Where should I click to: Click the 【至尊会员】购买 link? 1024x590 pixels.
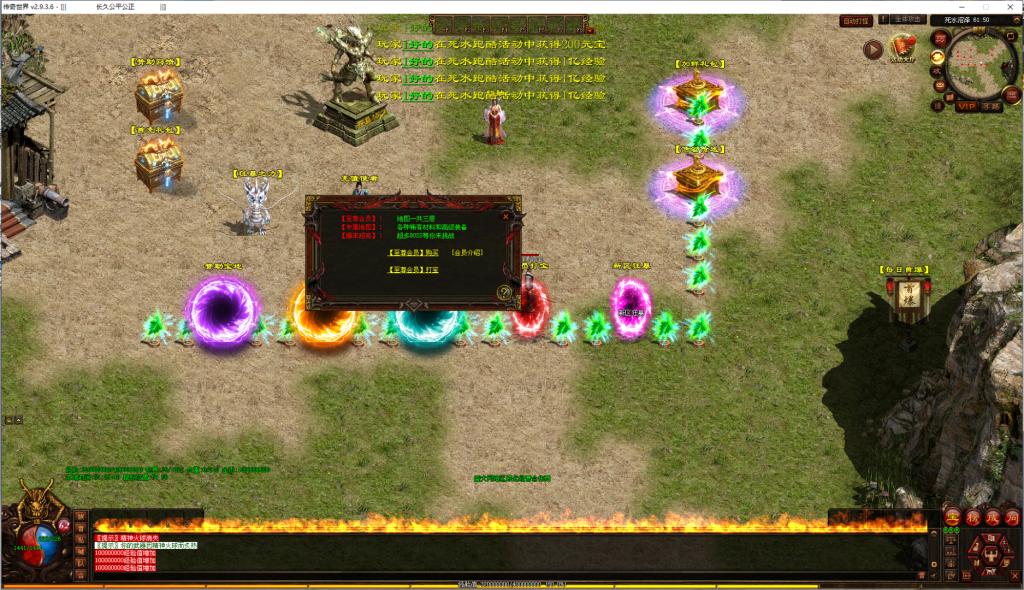point(413,253)
